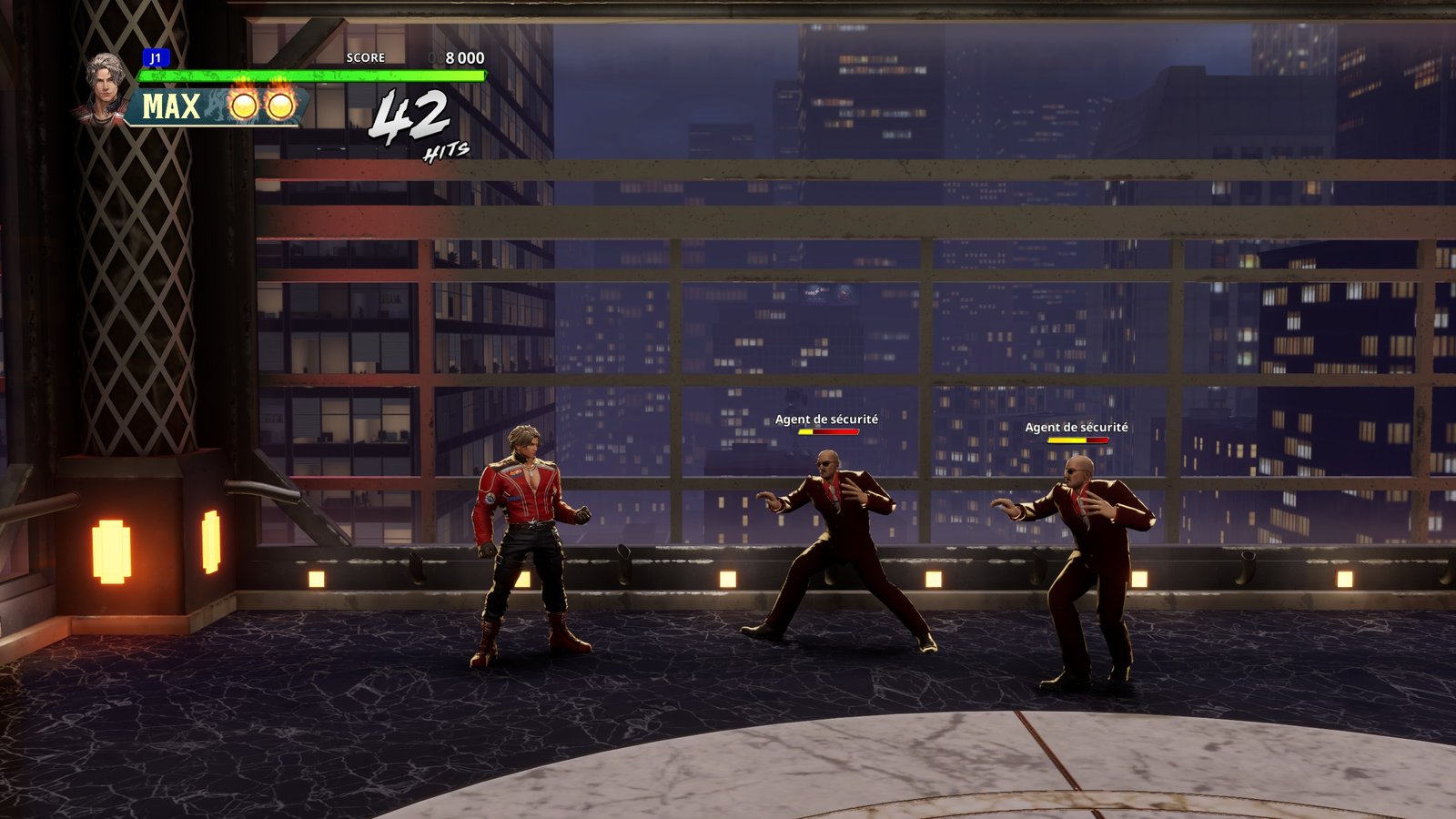The image size is (1456, 819).
Task: Click the player character portrait
Action: click(106, 86)
